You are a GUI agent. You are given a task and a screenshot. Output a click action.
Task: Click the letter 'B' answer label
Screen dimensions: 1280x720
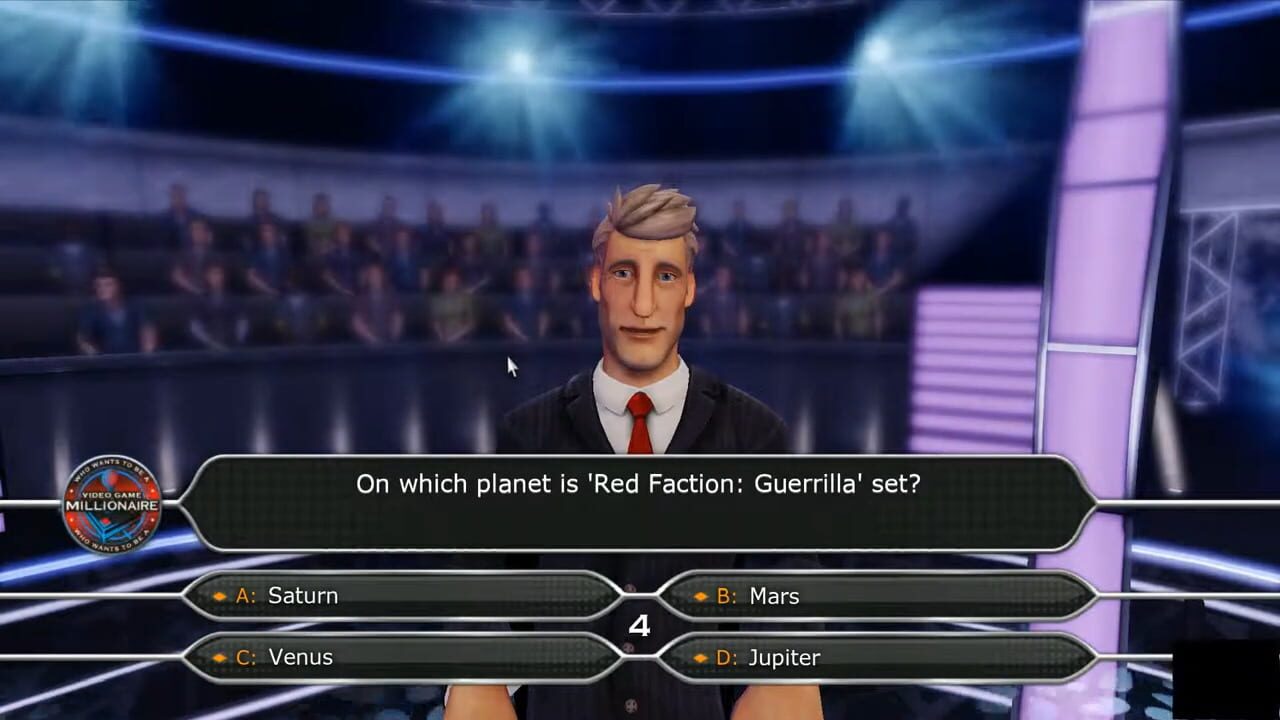click(x=724, y=596)
